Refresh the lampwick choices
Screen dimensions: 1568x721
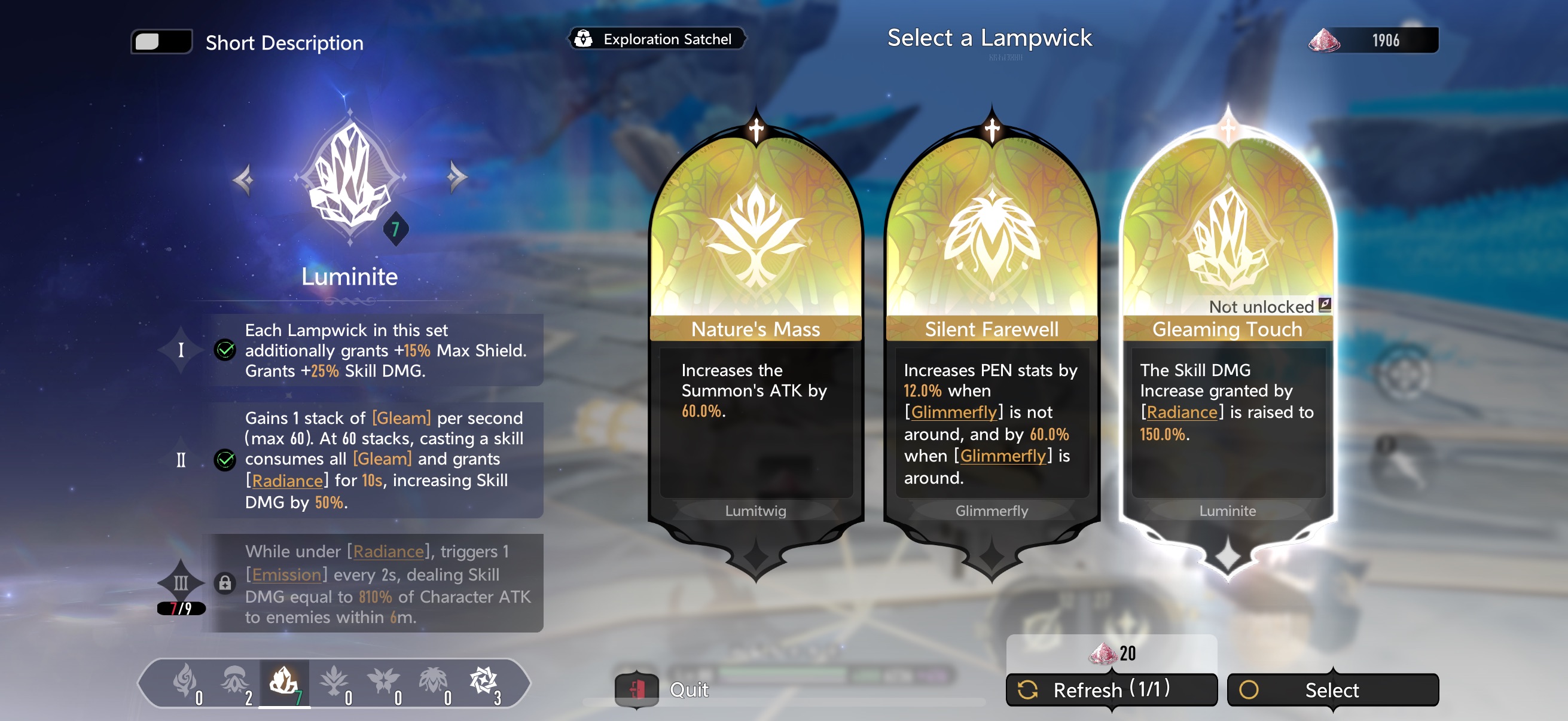[x=1111, y=690]
